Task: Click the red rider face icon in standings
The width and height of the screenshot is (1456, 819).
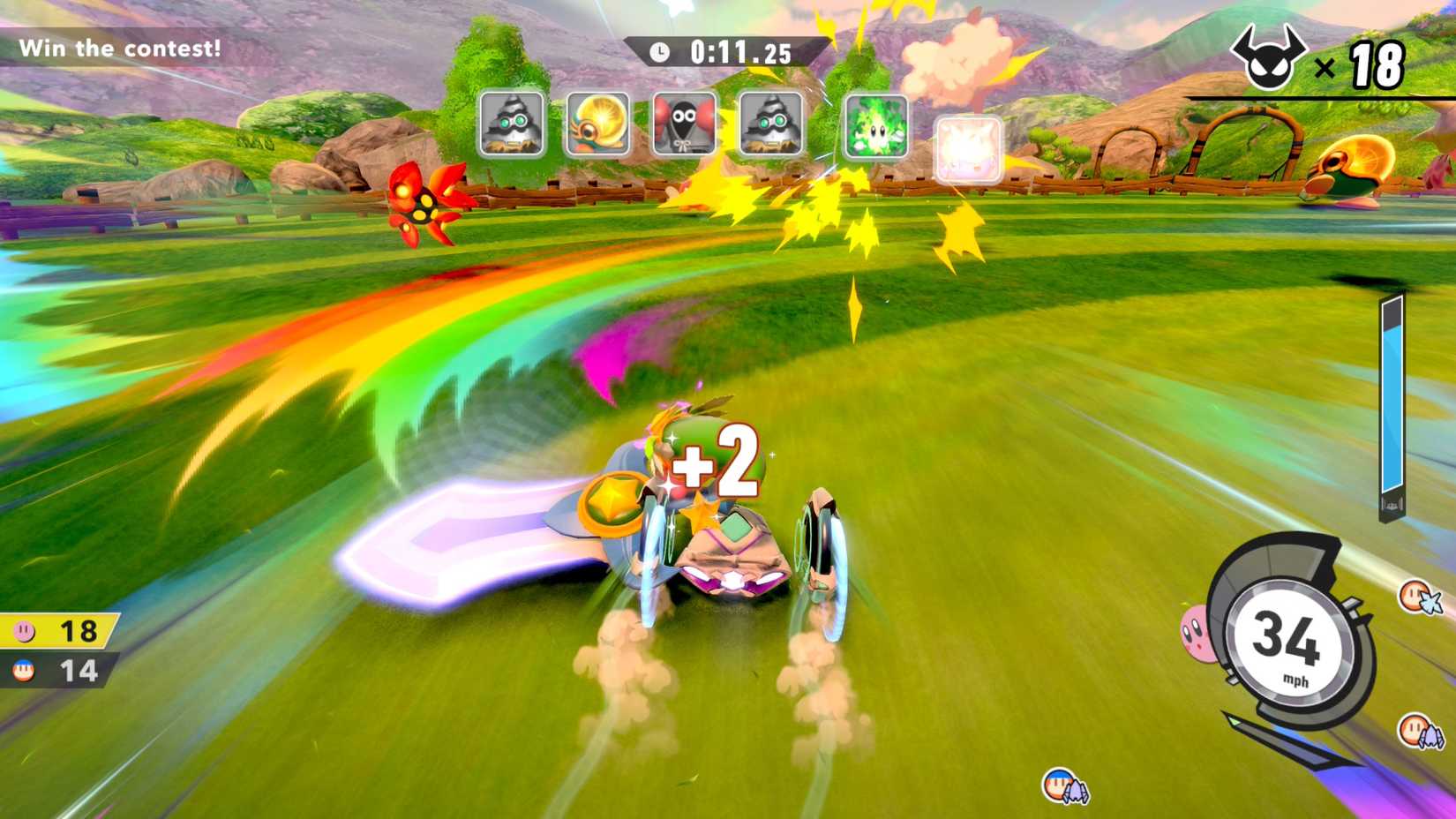Action: point(24,669)
